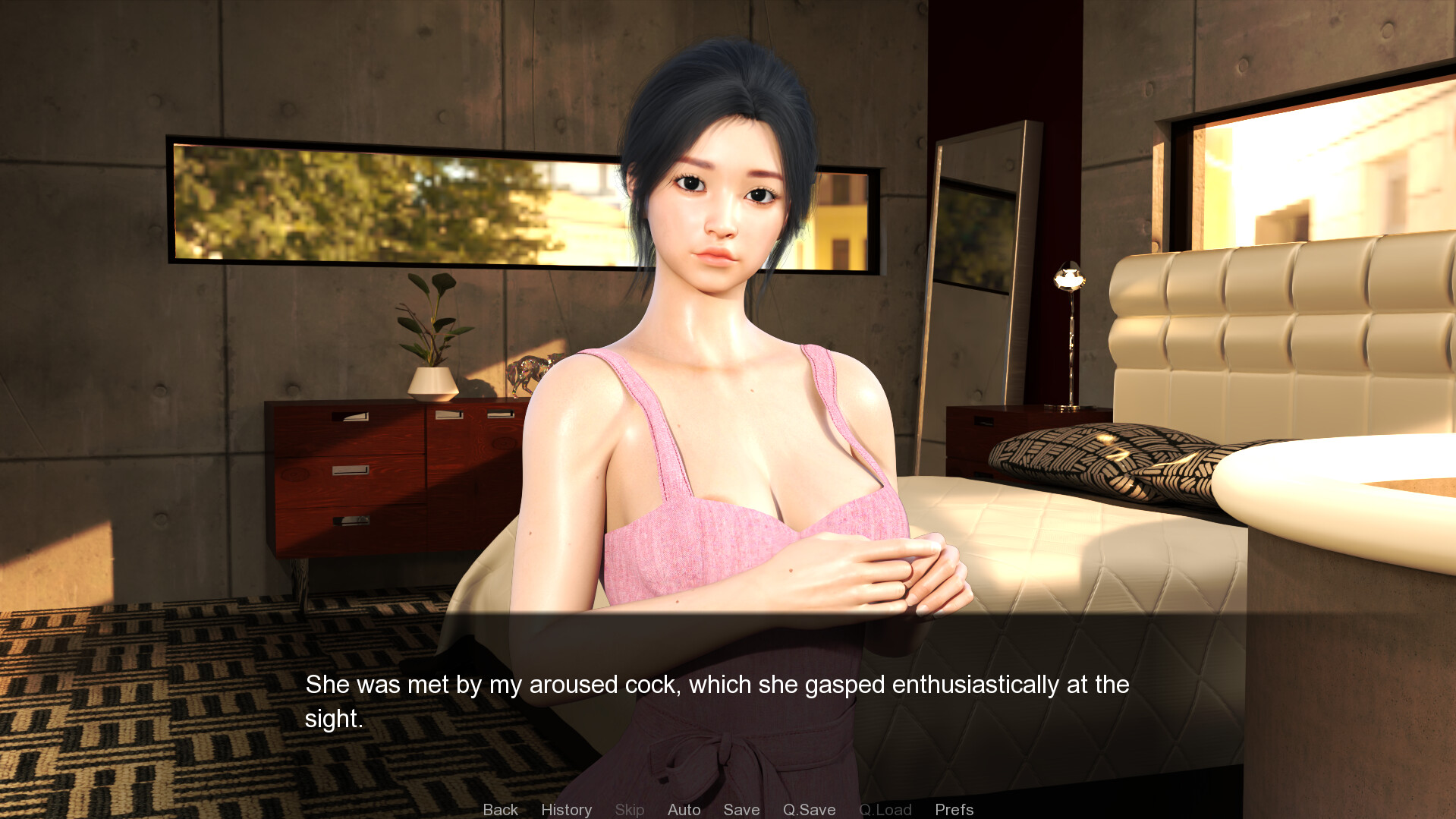The width and height of the screenshot is (1456, 819).
Task: Open the dialogue History log
Action: point(566,809)
